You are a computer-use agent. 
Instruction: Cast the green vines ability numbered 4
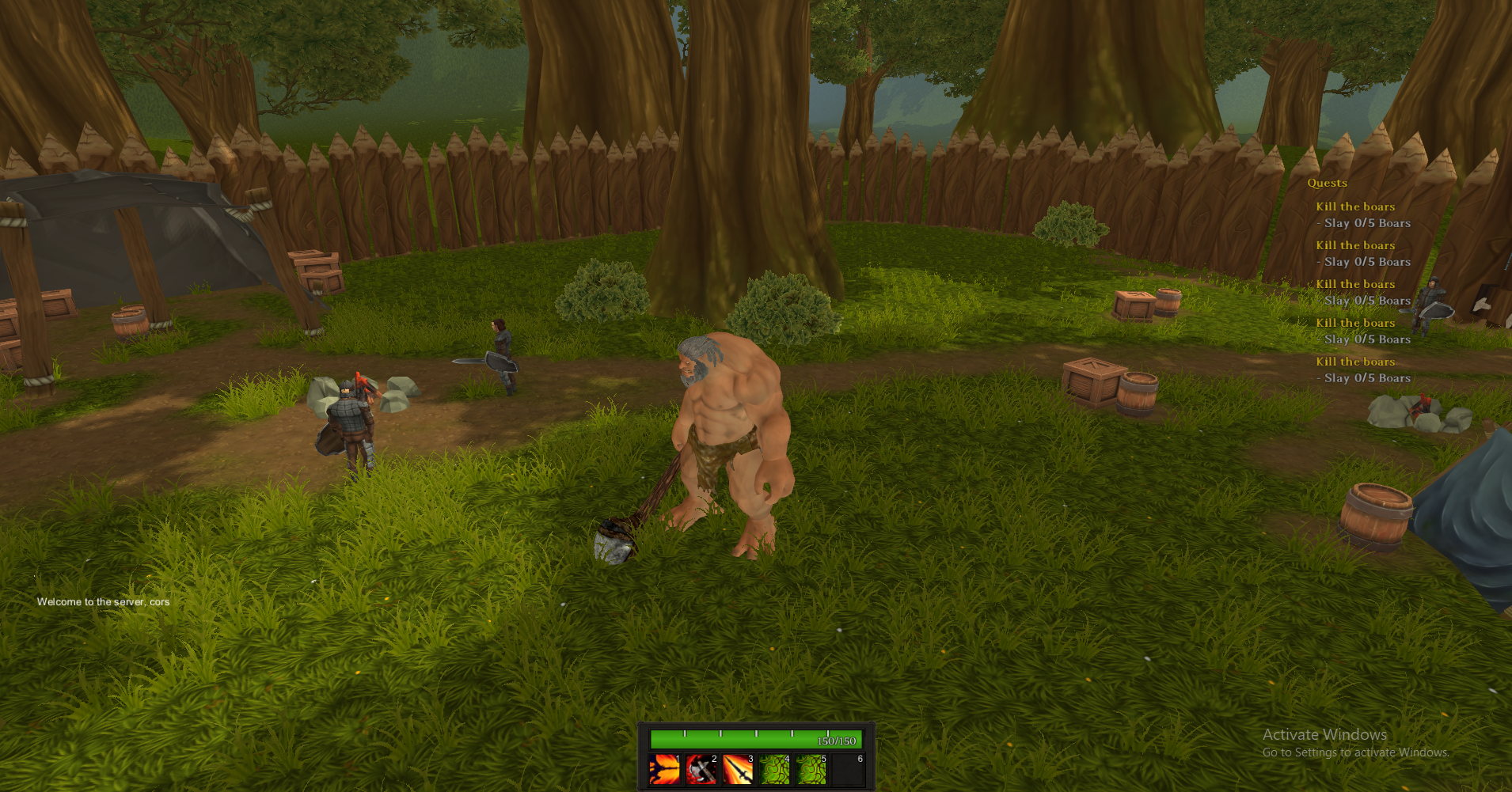(x=774, y=769)
